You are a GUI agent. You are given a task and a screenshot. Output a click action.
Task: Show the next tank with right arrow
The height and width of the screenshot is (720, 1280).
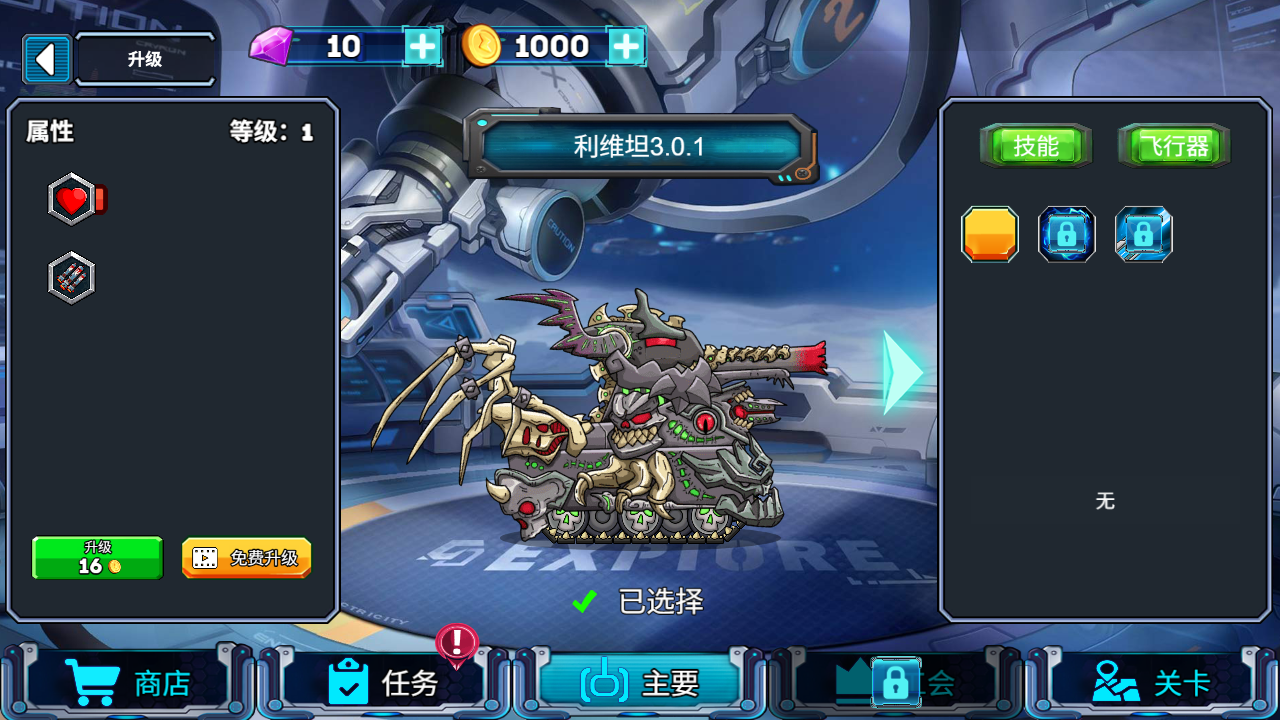(902, 372)
